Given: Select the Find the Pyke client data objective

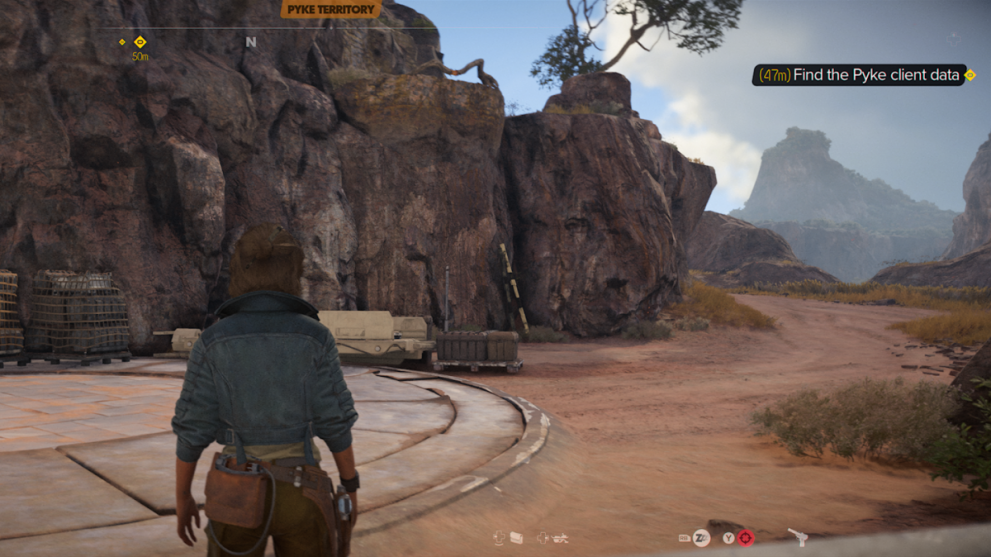Looking at the screenshot, I should 858,75.
